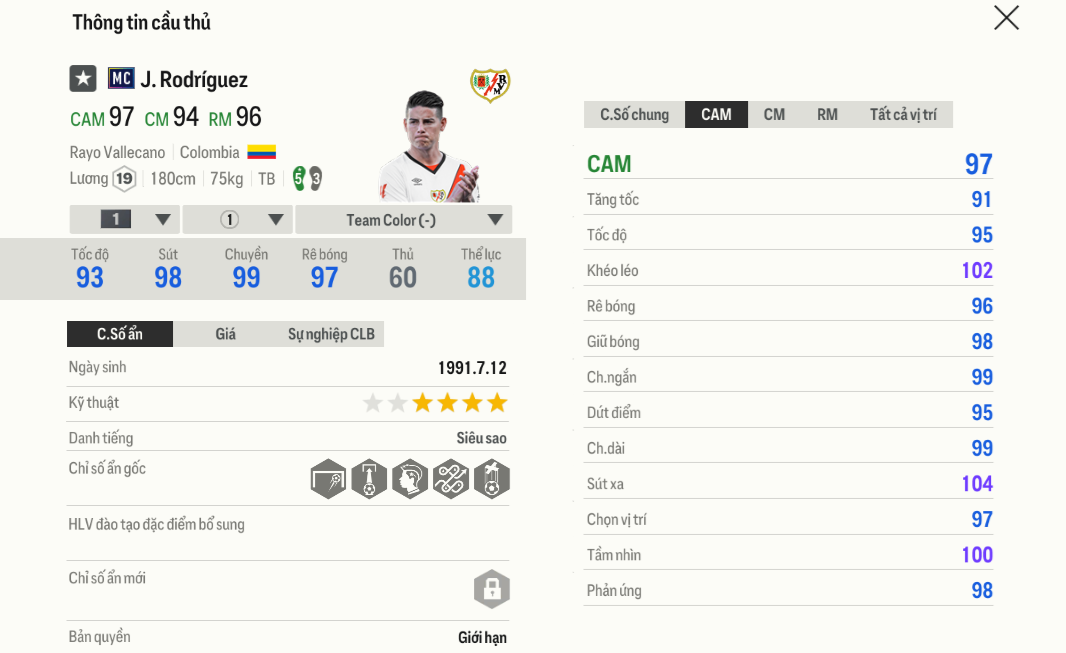
Task: Open the Team Color dropdown
Action: pos(404,220)
